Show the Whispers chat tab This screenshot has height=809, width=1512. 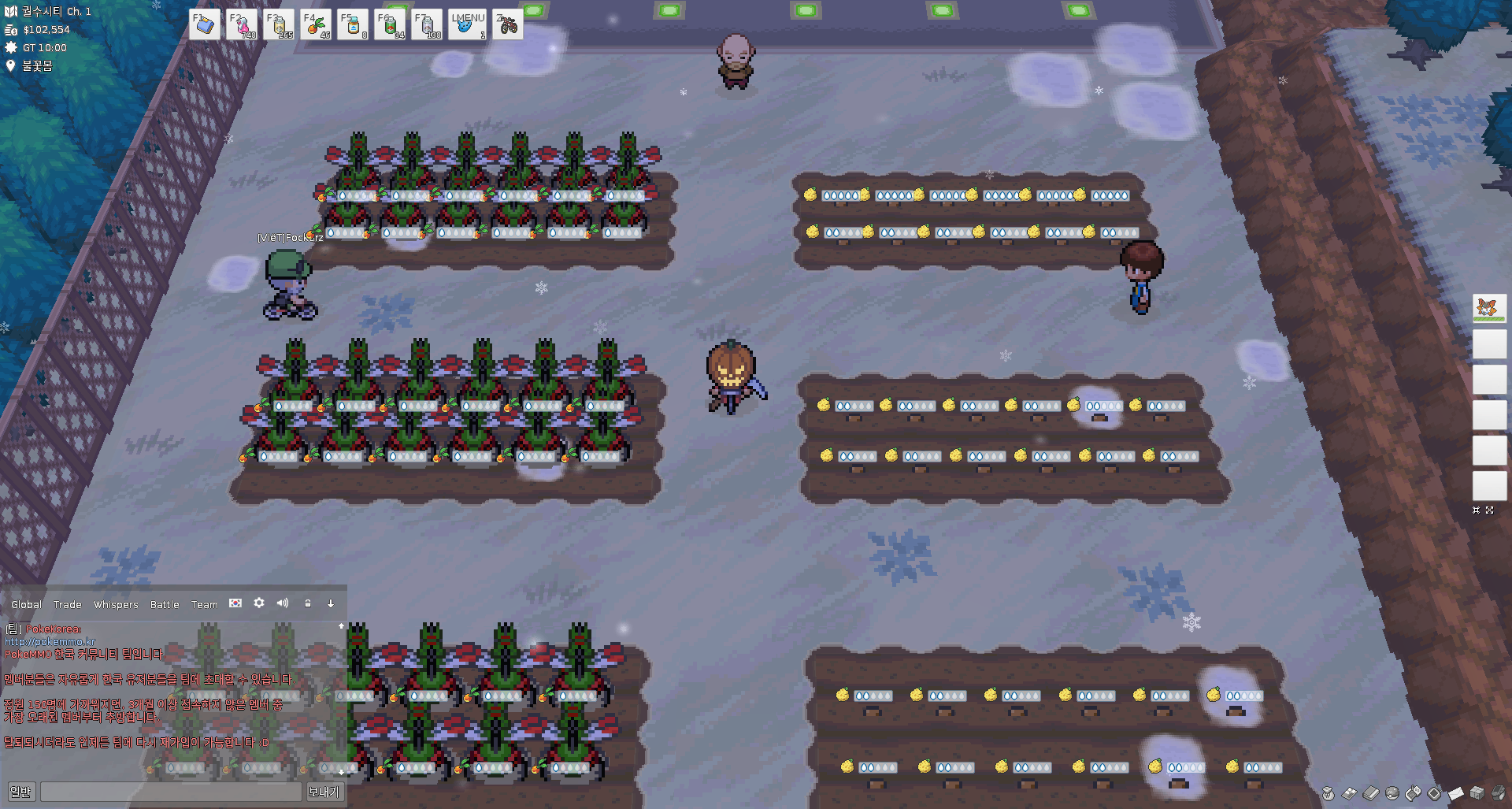coord(116,604)
